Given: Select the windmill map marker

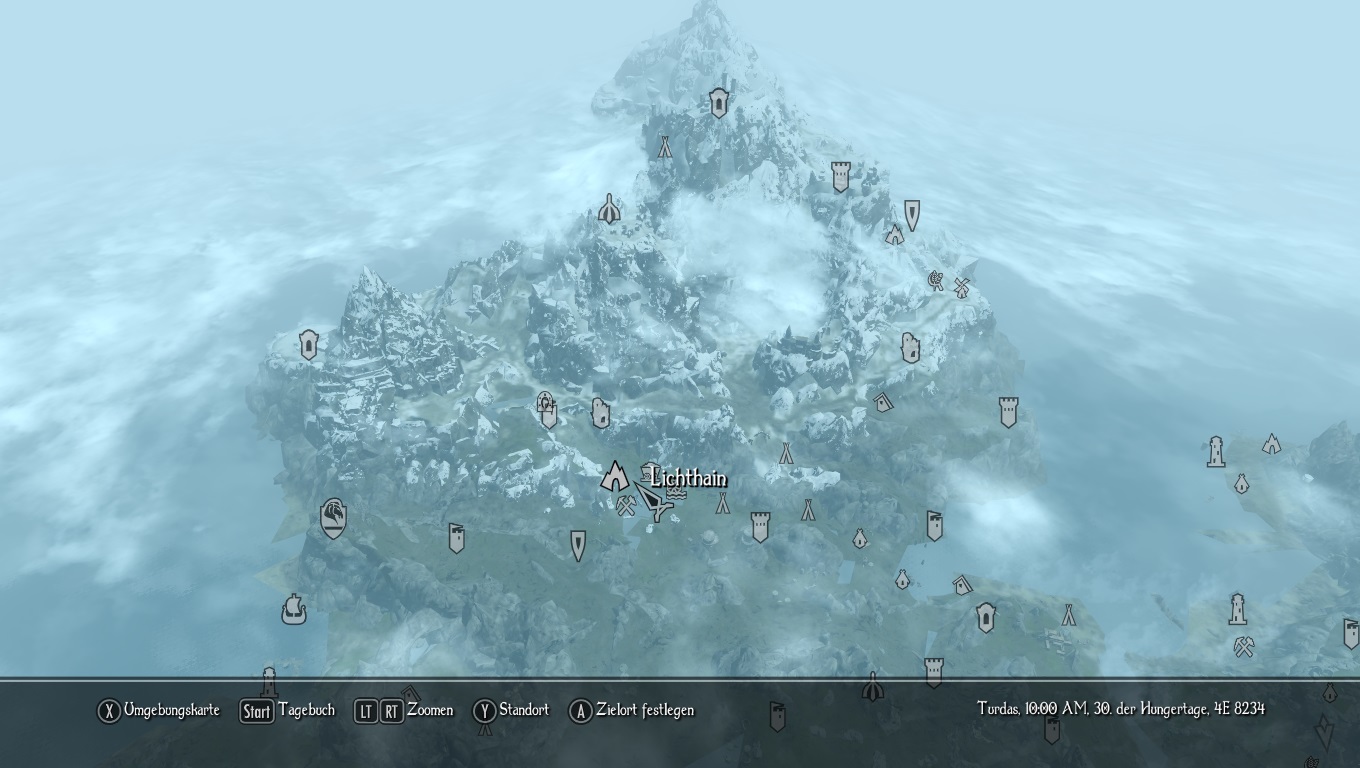Looking at the screenshot, I should pyautogui.click(x=962, y=287).
